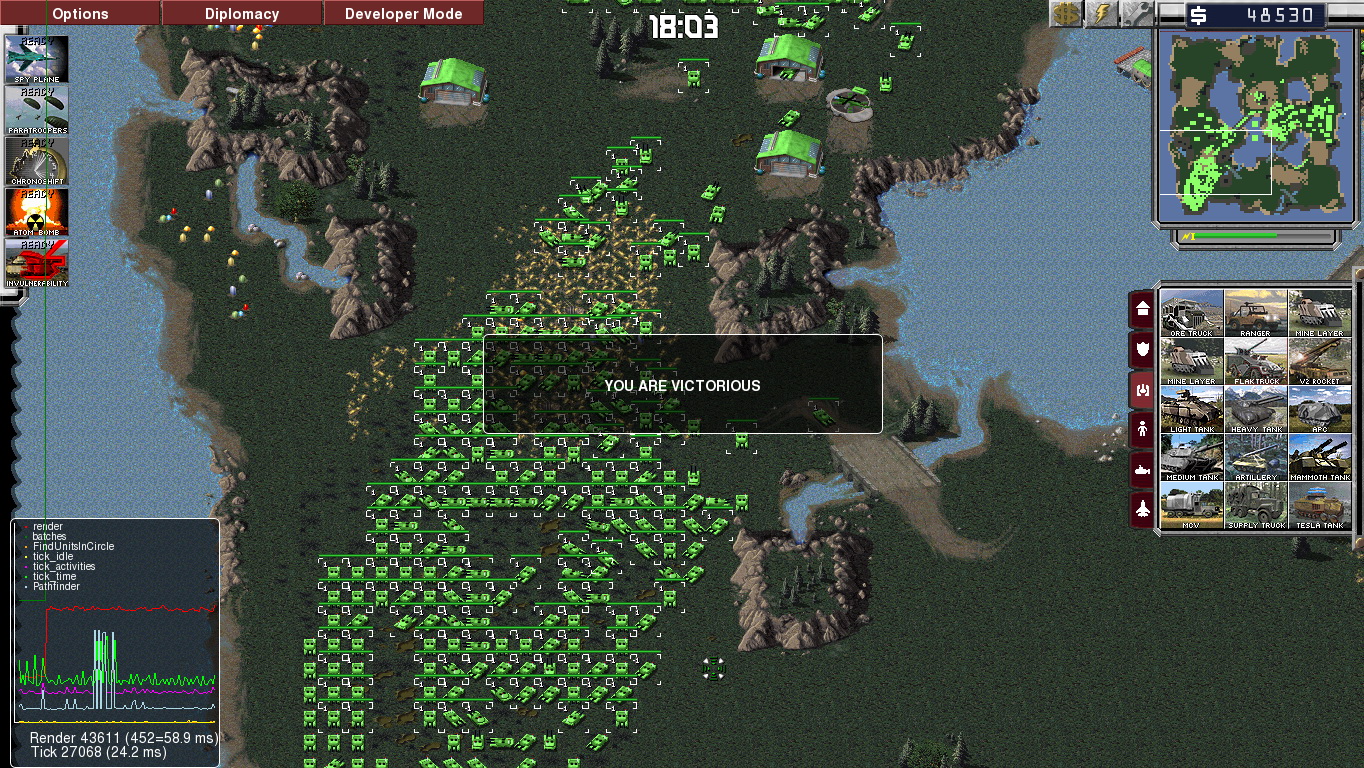The height and width of the screenshot is (768, 1364).
Task: Switch to the defense production tab
Action: (x=1142, y=350)
